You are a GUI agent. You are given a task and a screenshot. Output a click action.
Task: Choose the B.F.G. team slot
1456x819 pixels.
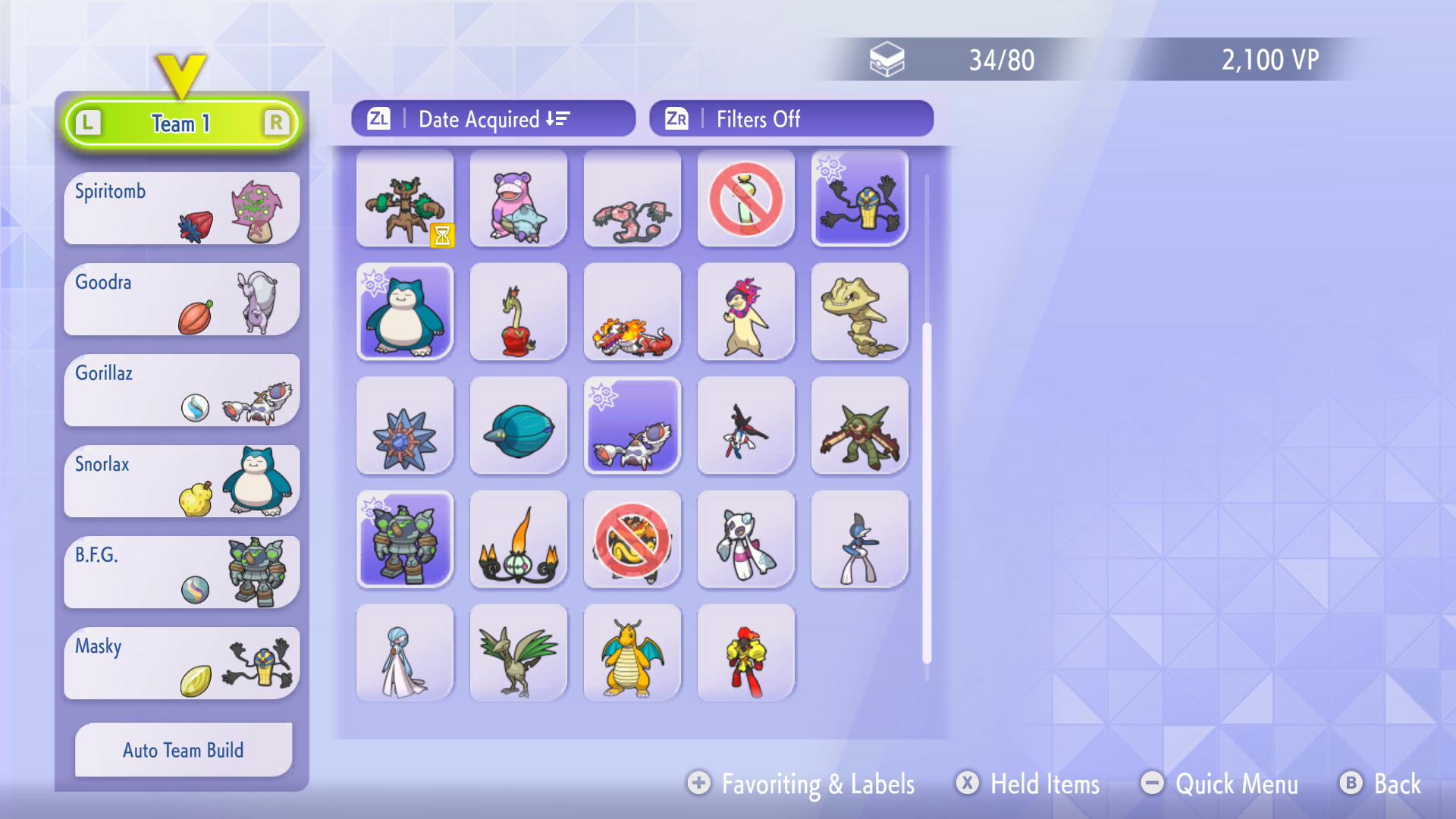pyautogui.click(x=182, y=573)
